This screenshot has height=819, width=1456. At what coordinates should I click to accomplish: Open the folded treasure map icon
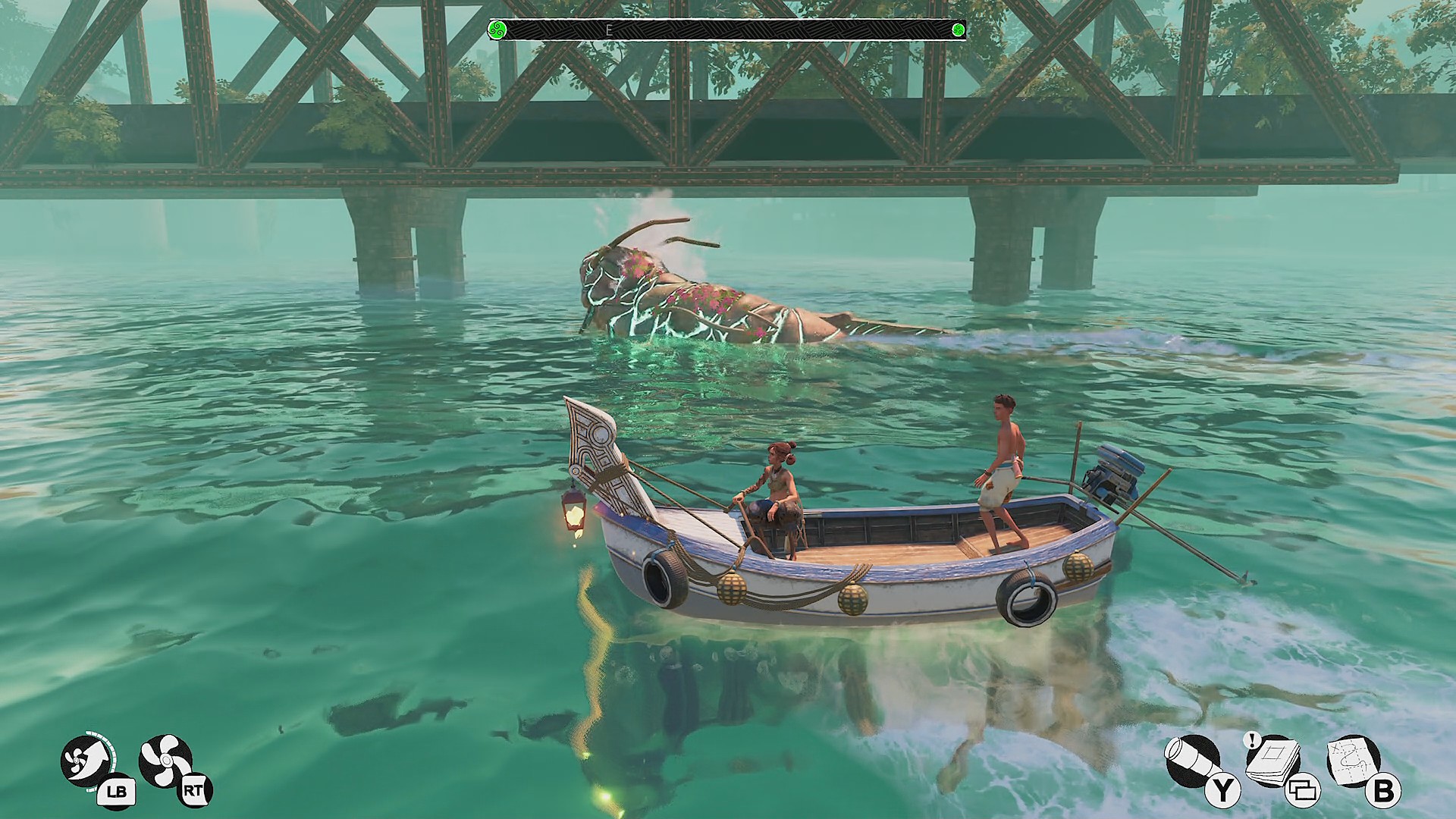pyautogui.click(x=1353, y=761)
